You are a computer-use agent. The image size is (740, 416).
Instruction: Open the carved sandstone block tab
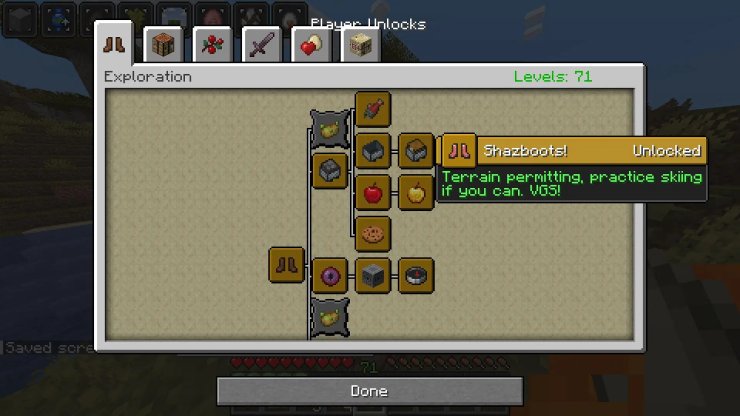(x=360, y=46)
